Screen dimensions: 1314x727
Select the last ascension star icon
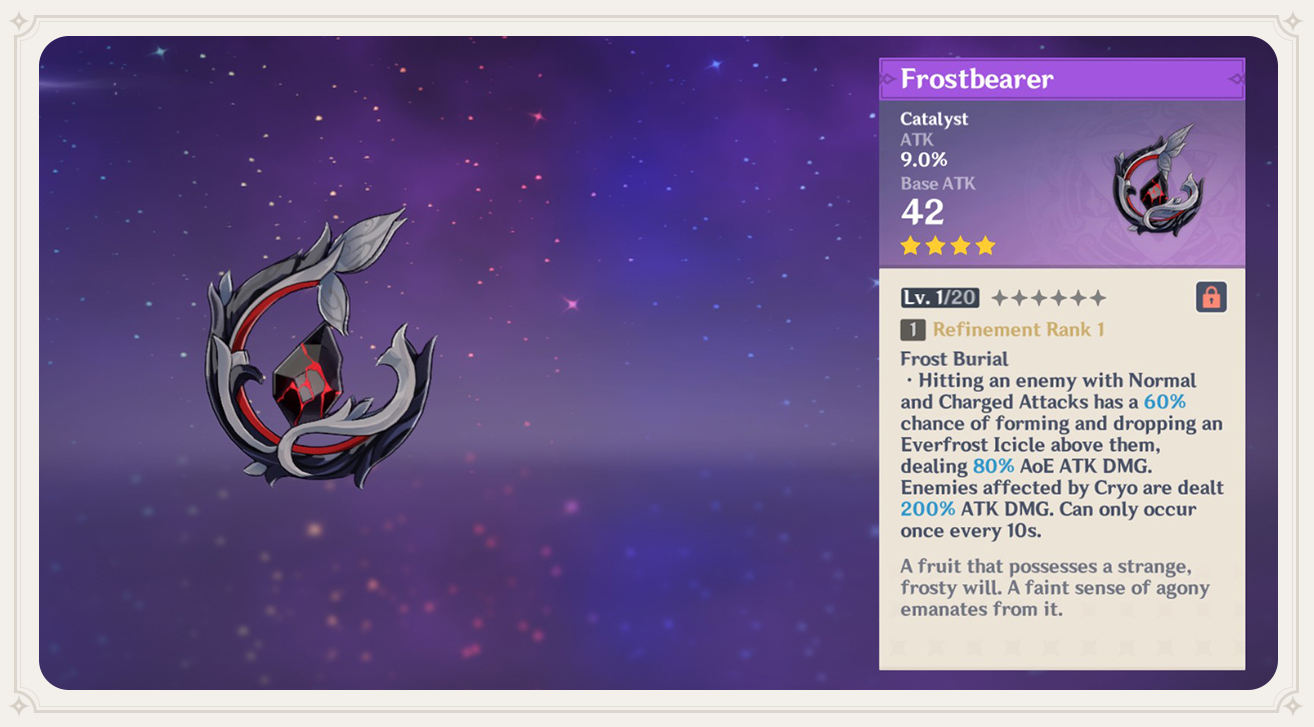pos(1099,296)
